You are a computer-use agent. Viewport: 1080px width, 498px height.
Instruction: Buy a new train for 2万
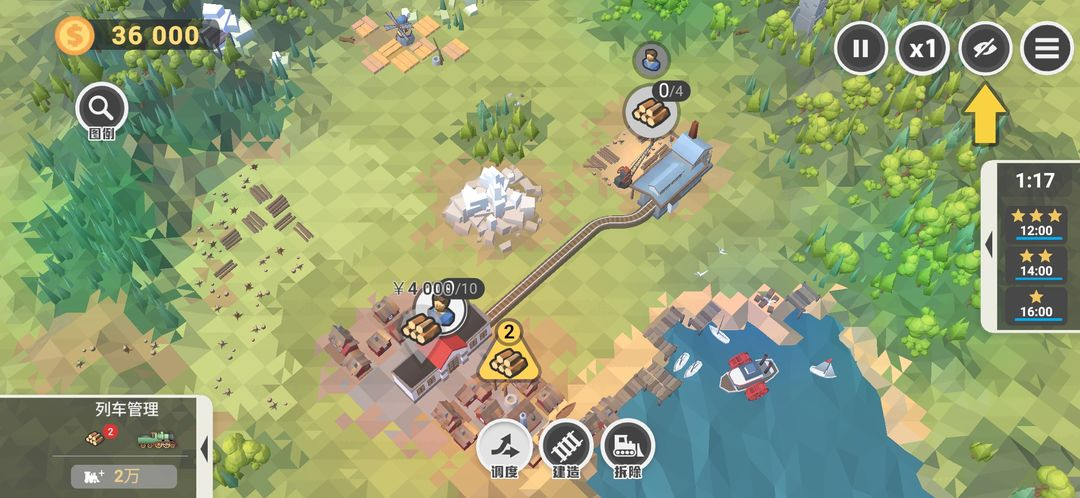point(124,476)
